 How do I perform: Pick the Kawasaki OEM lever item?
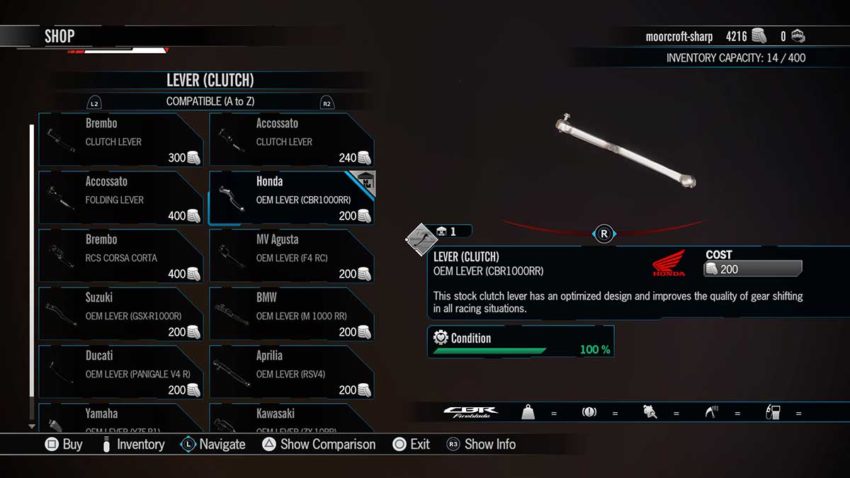[291, 418]
